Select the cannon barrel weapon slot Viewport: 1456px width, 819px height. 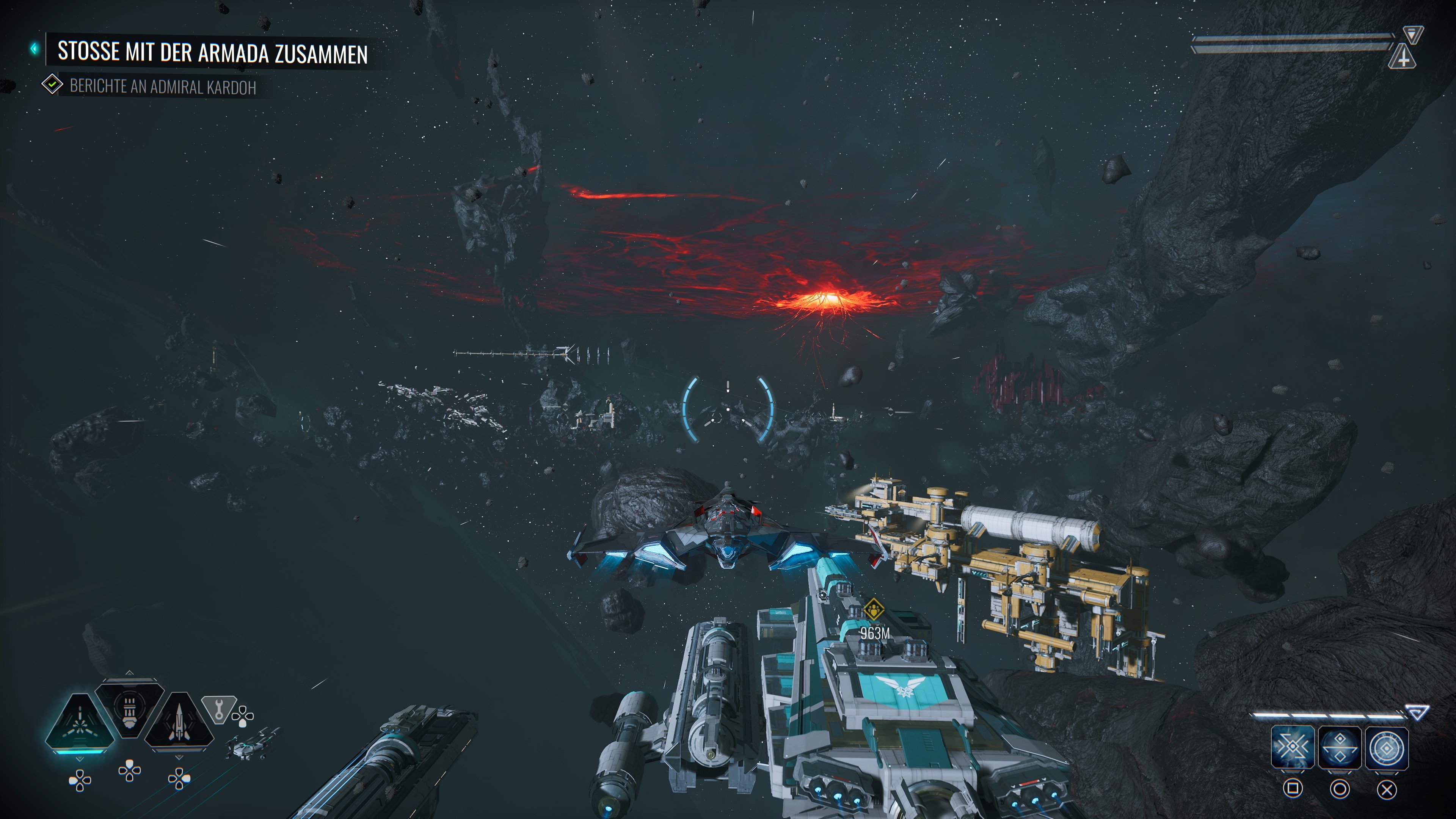pos(129,709)
